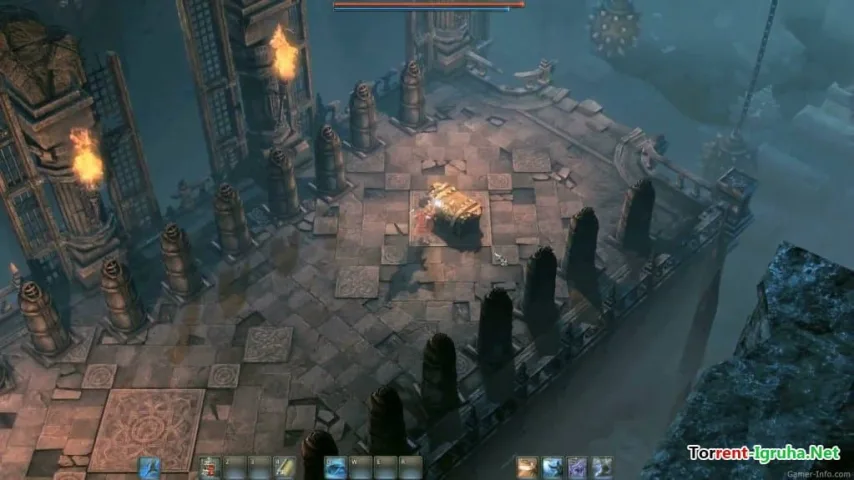Activate the blue skill icon left of the hotbar
Image resolution: width=854 pixels, height=480 pixels.
[150, 467]
